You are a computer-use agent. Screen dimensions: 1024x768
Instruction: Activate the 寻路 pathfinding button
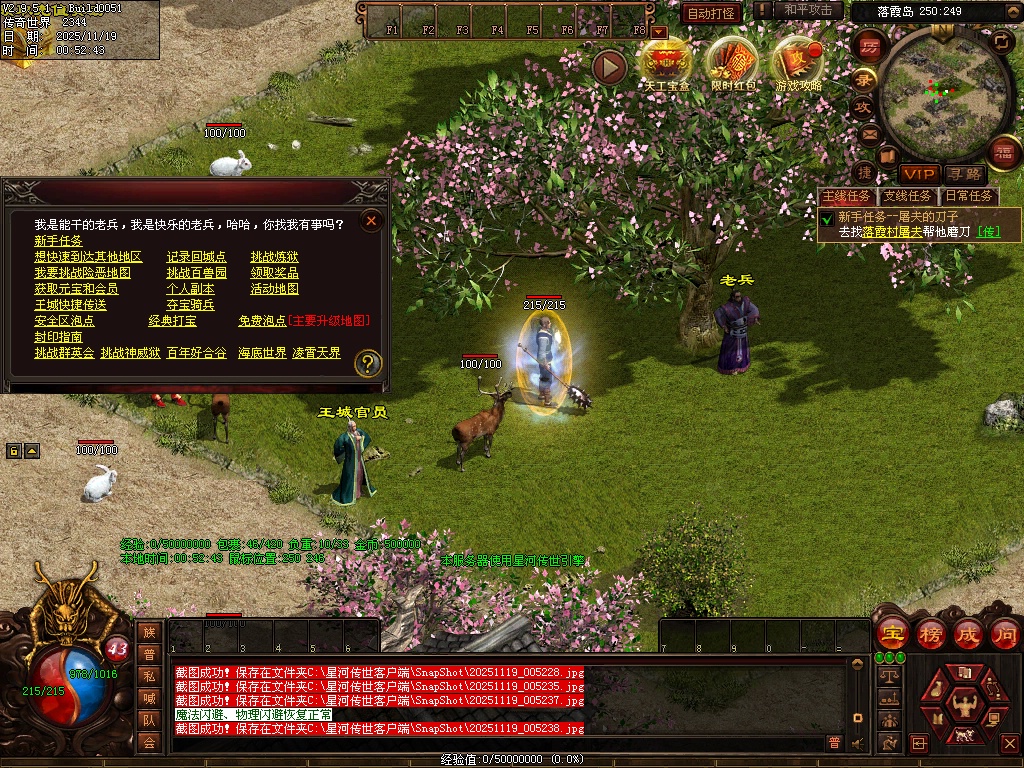(964, 174)
